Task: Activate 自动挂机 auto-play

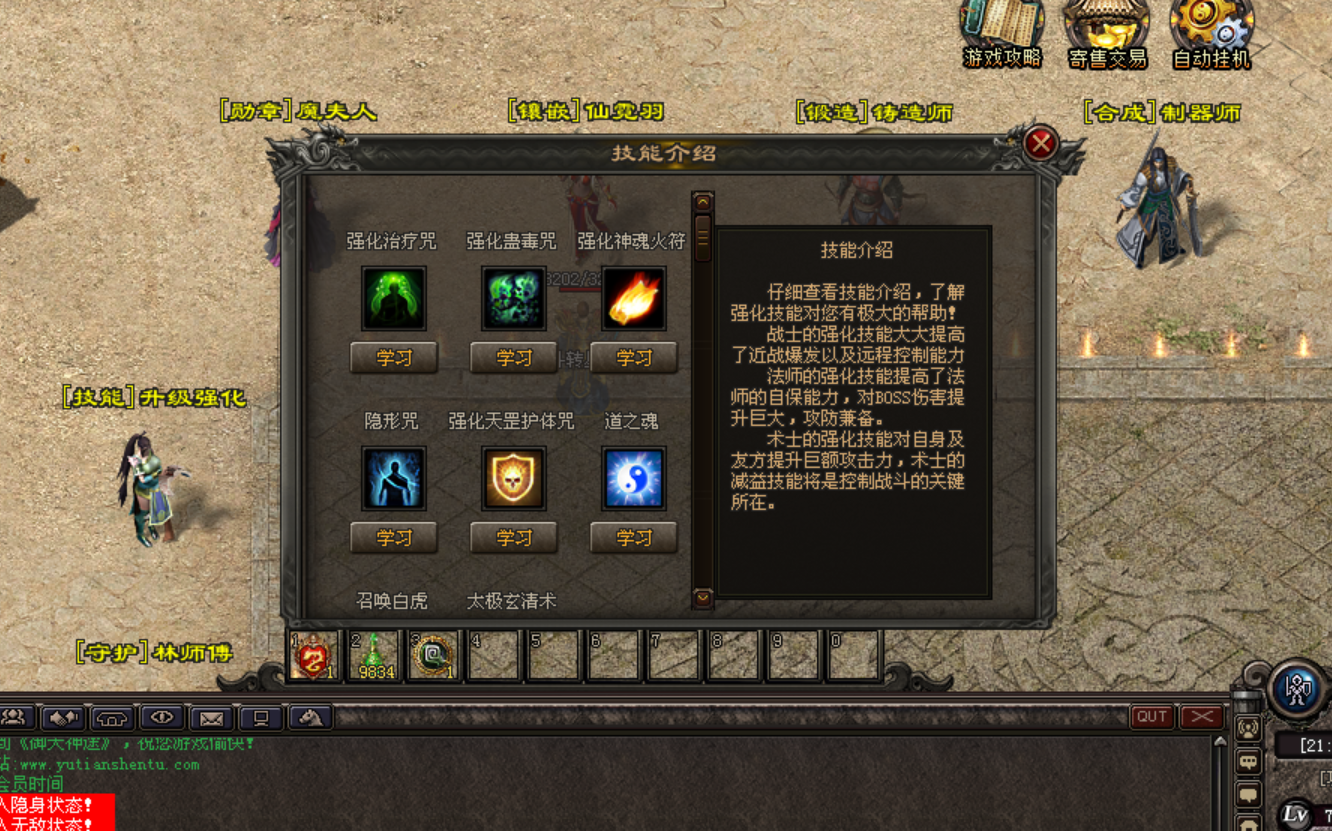Action: (1212, 34)
